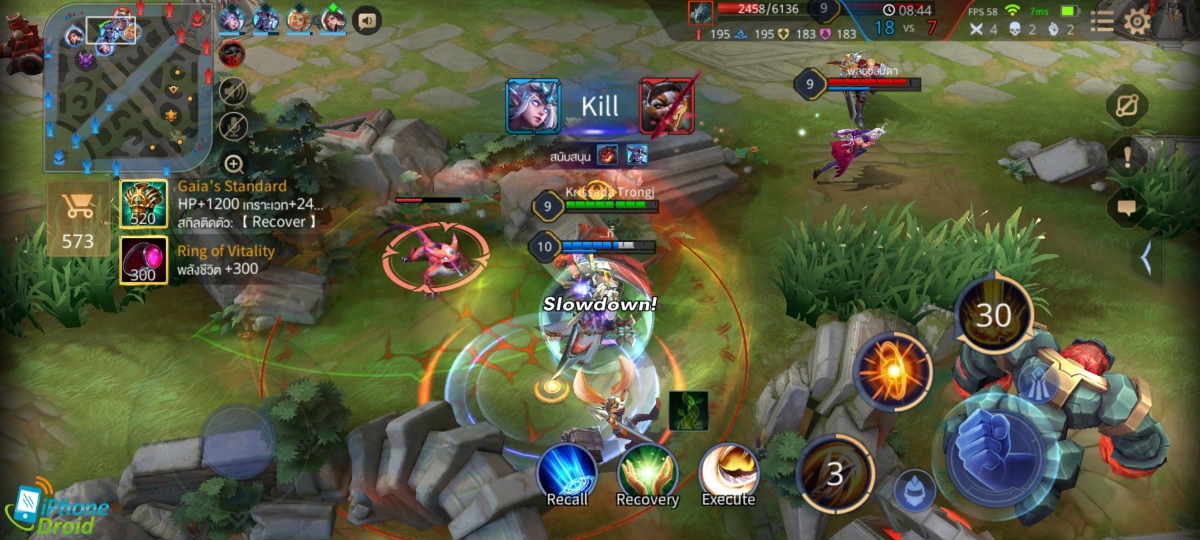The height and width of the screenshot is (540, 1200).
Task: Send the exclamation mark alert ping
Action: (1127, 156)
